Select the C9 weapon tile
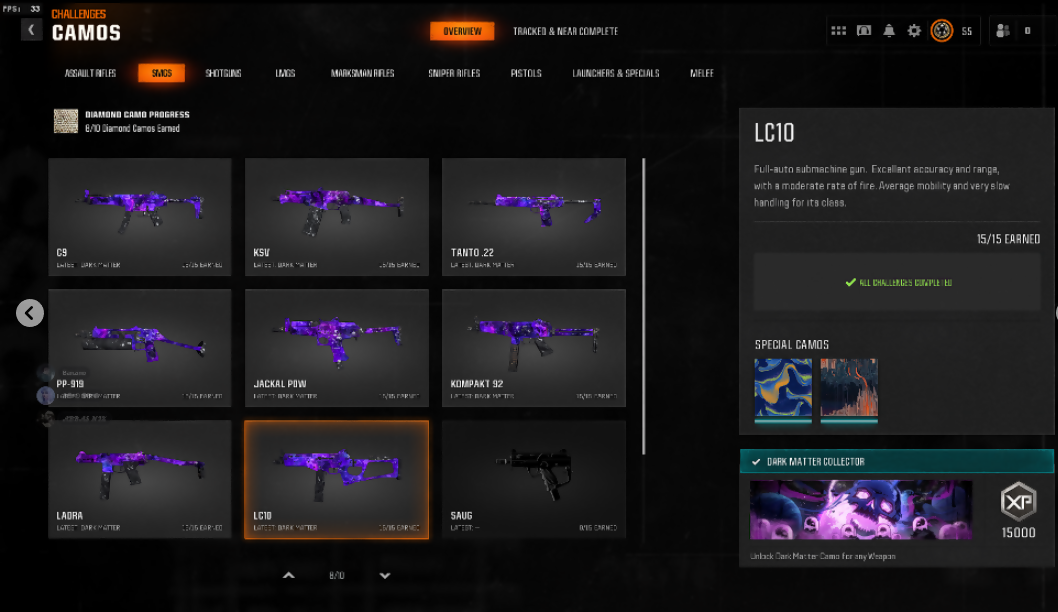Screen dimensions: 1058x612 click(x=140, y=216)
